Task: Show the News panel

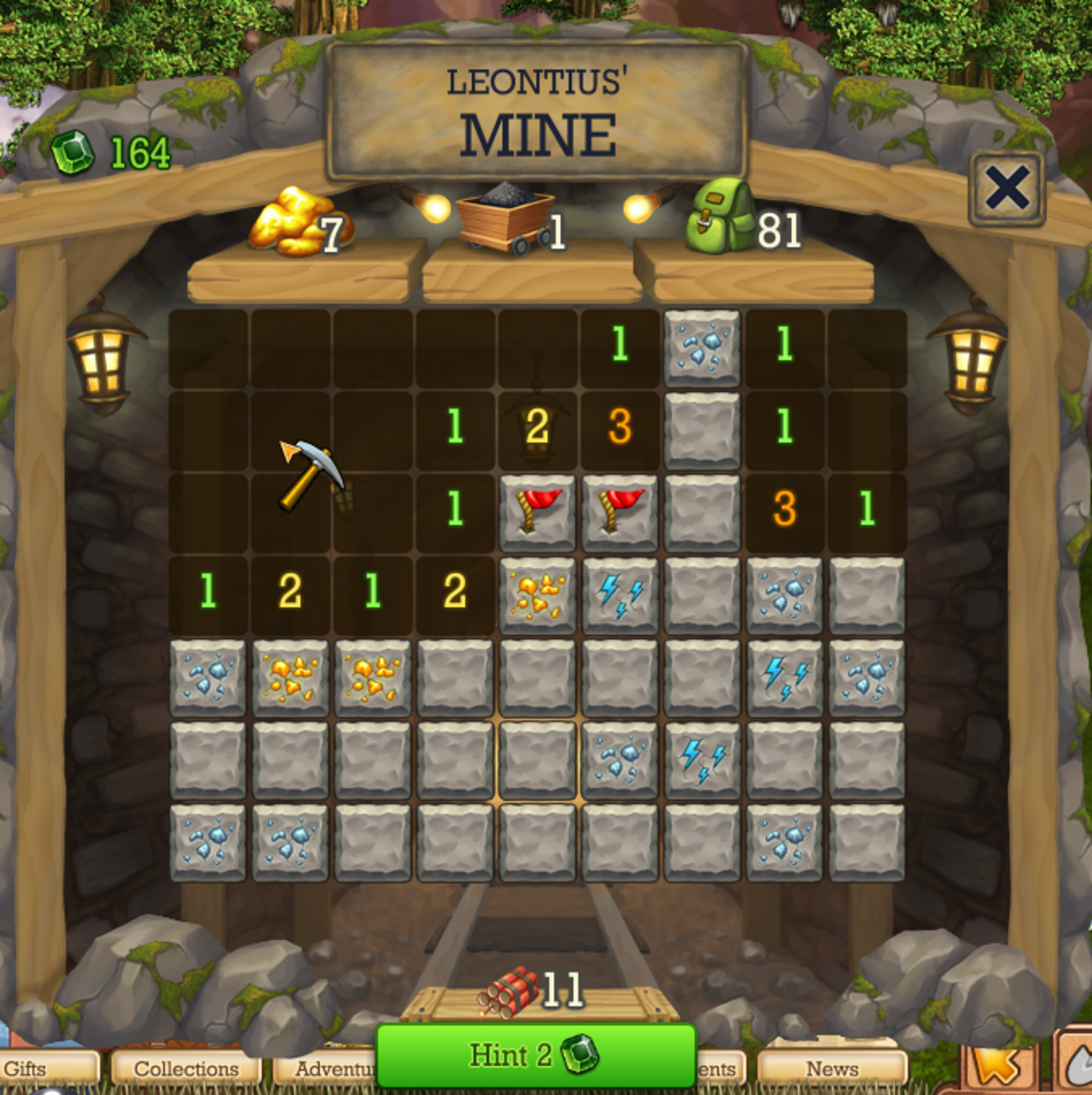Action: pyautogui.click(x=832, y=1069)
